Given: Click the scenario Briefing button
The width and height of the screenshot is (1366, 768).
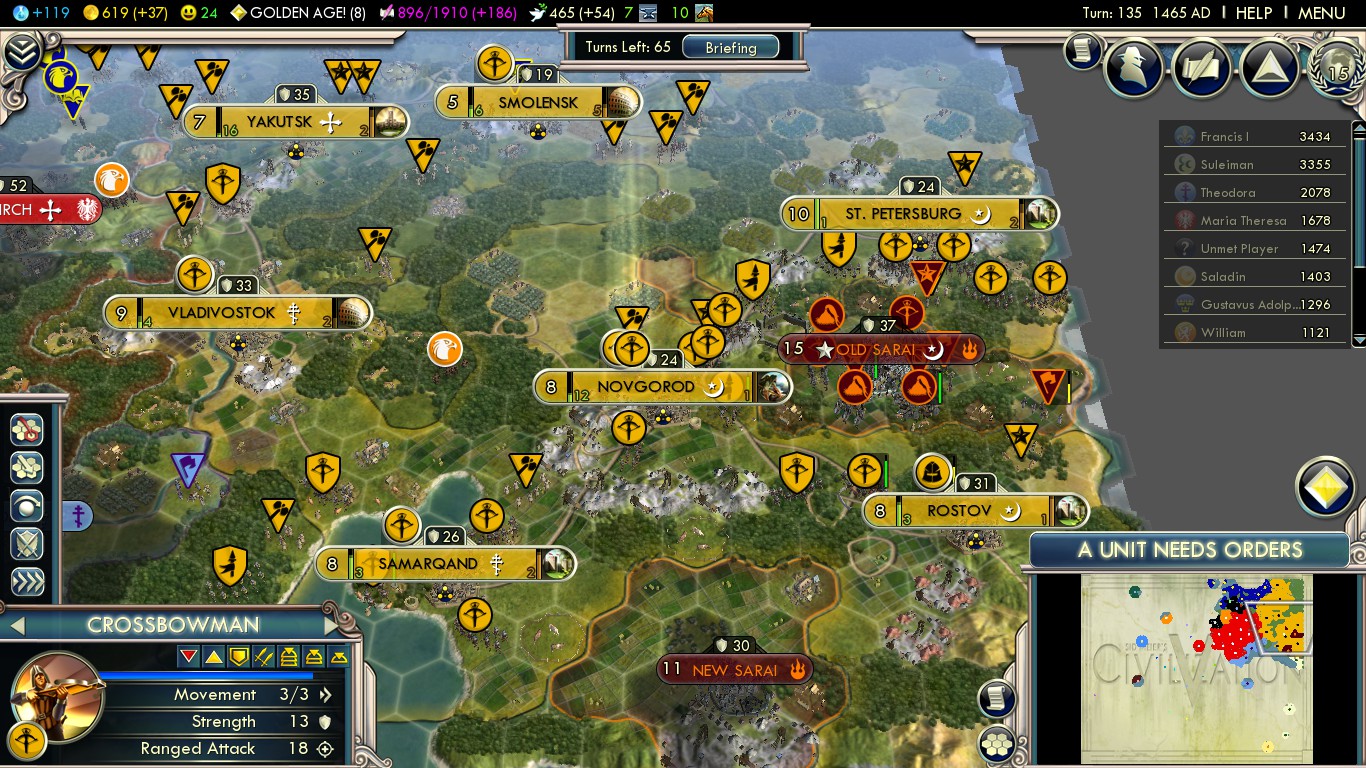Looking at the screenshot, I should [731, 47].
